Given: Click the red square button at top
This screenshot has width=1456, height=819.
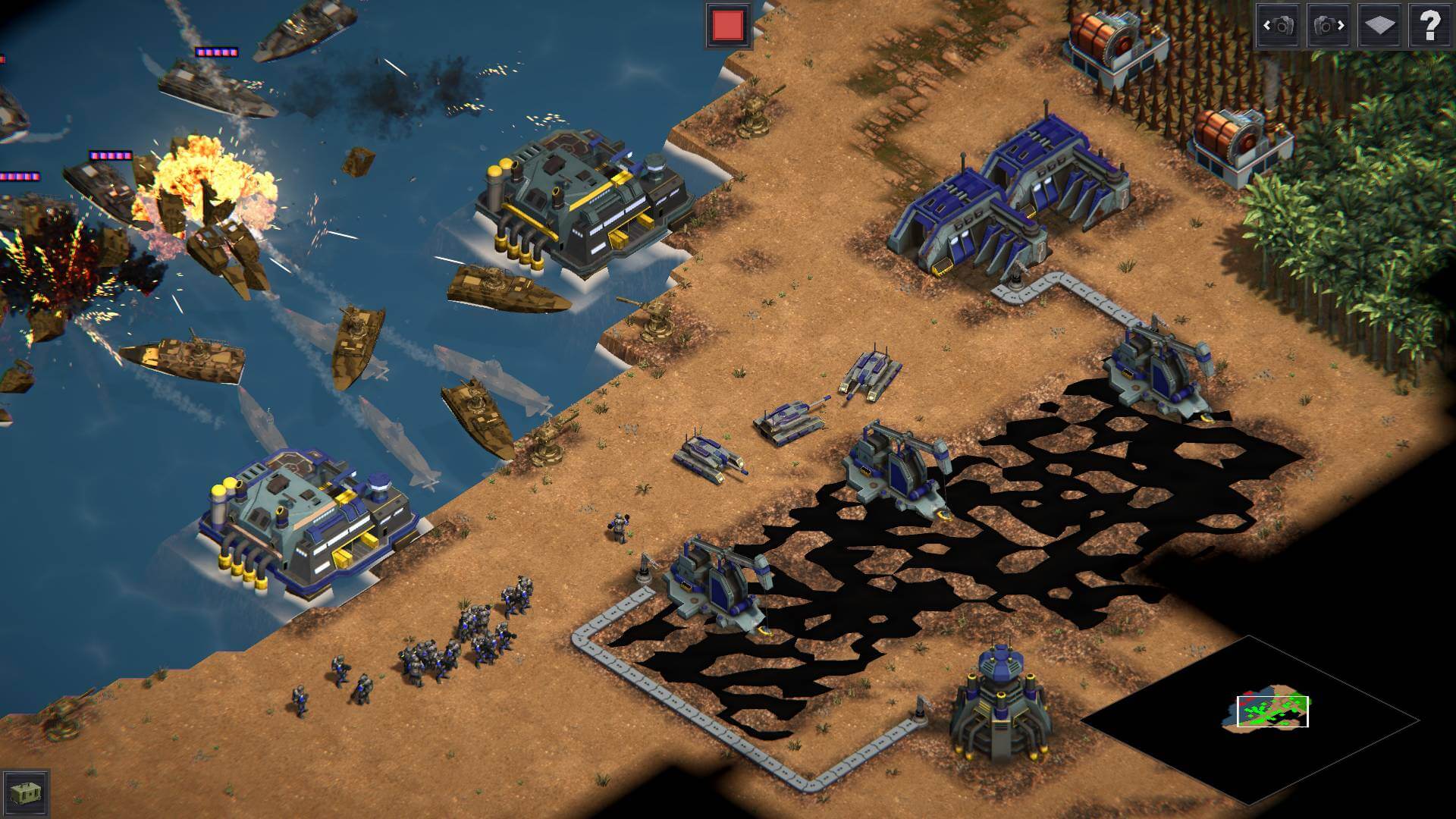Looking at the screenshot, I should [x=728, y=26].
